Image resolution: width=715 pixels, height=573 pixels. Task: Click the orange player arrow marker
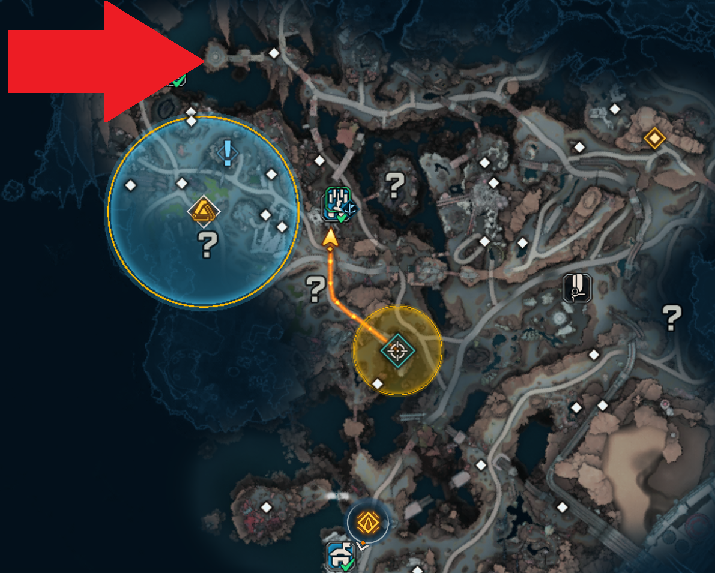point(331,238)
